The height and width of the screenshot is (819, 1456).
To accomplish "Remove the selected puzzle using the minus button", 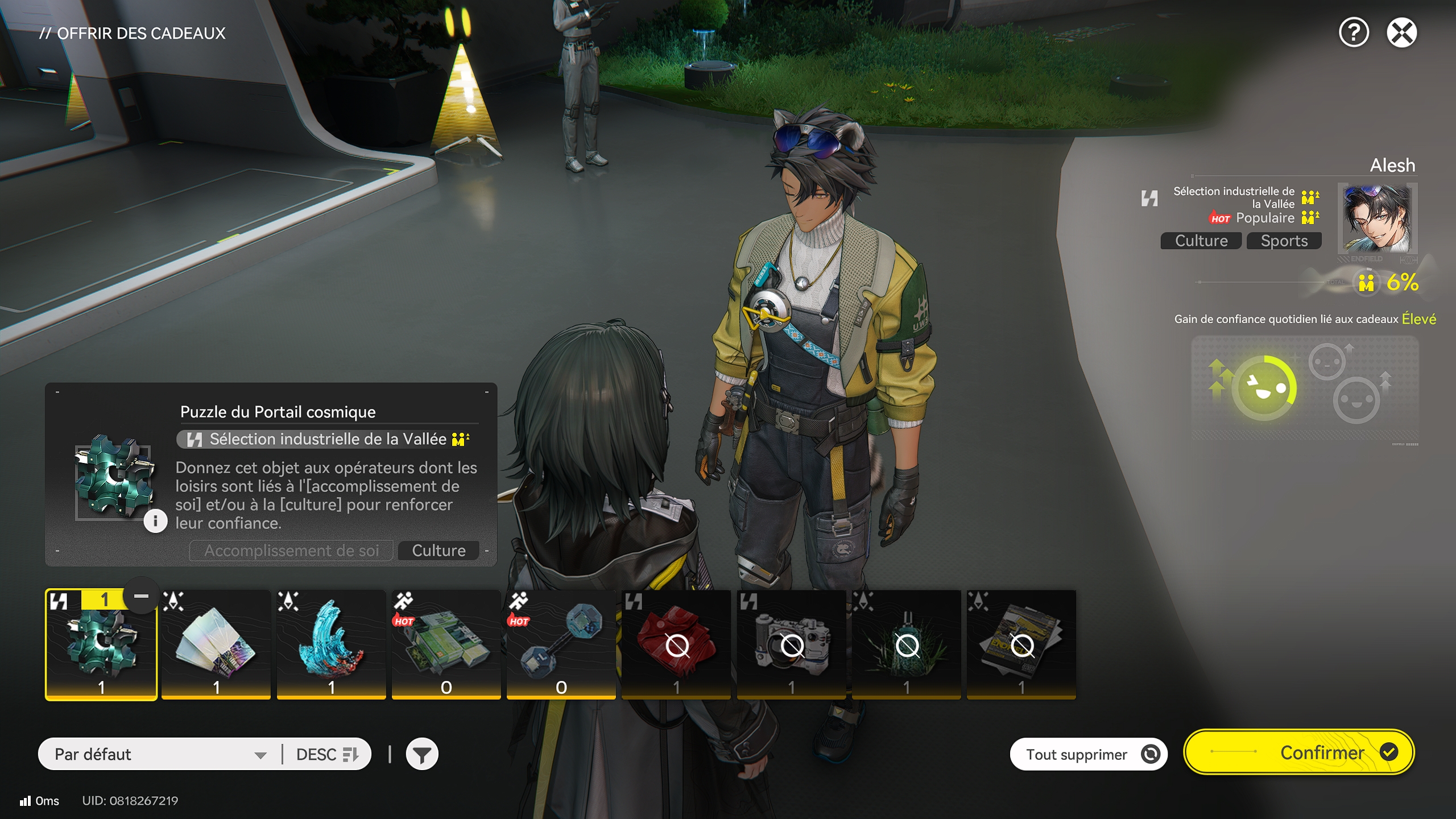I will 140,595.
